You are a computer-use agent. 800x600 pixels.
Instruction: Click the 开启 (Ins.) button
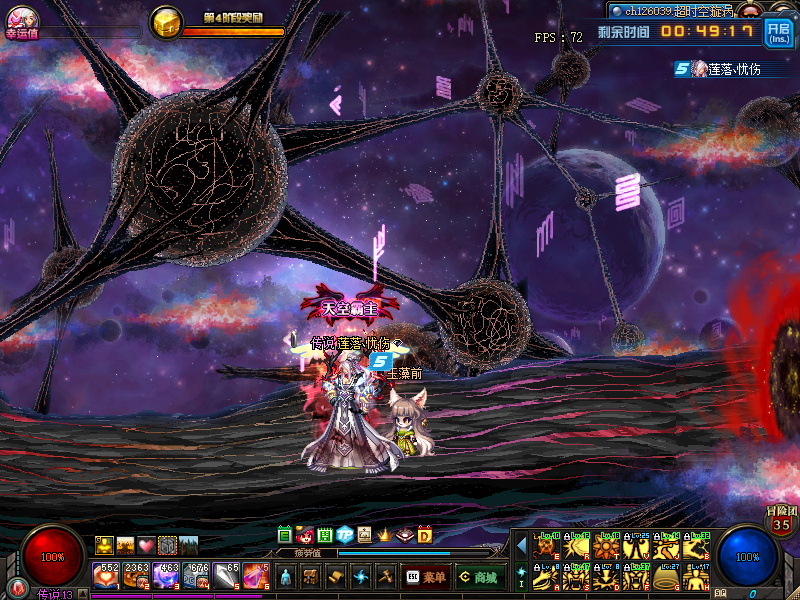click(778, 32)
